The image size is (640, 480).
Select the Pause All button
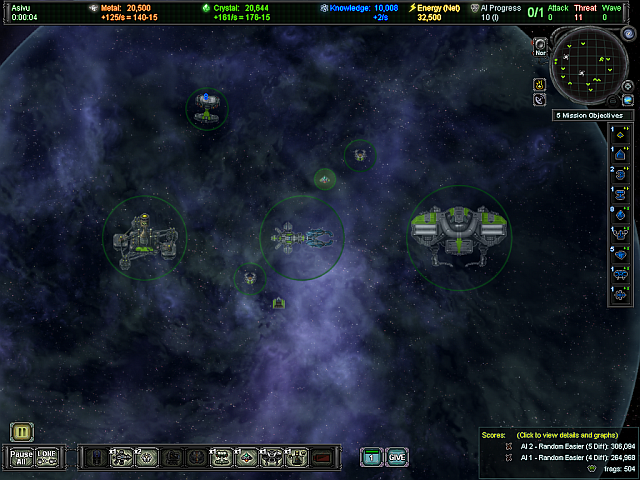[x=21, y=457]
